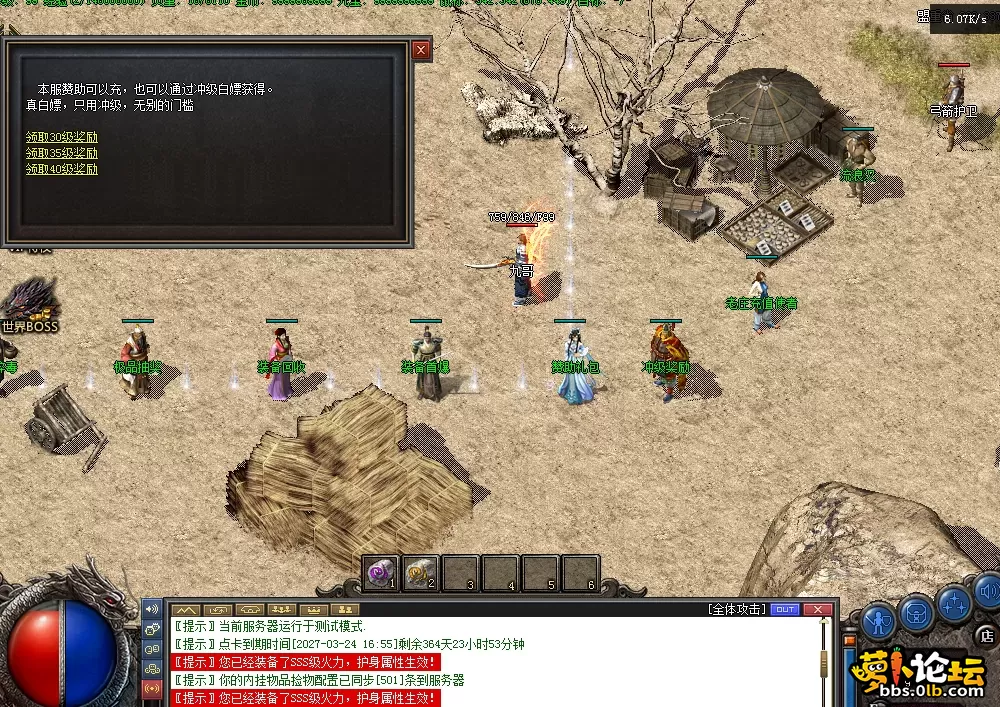Close the level reward dialog window
Viewport: 1000px width, 707px height.
(x=421, y=49)
